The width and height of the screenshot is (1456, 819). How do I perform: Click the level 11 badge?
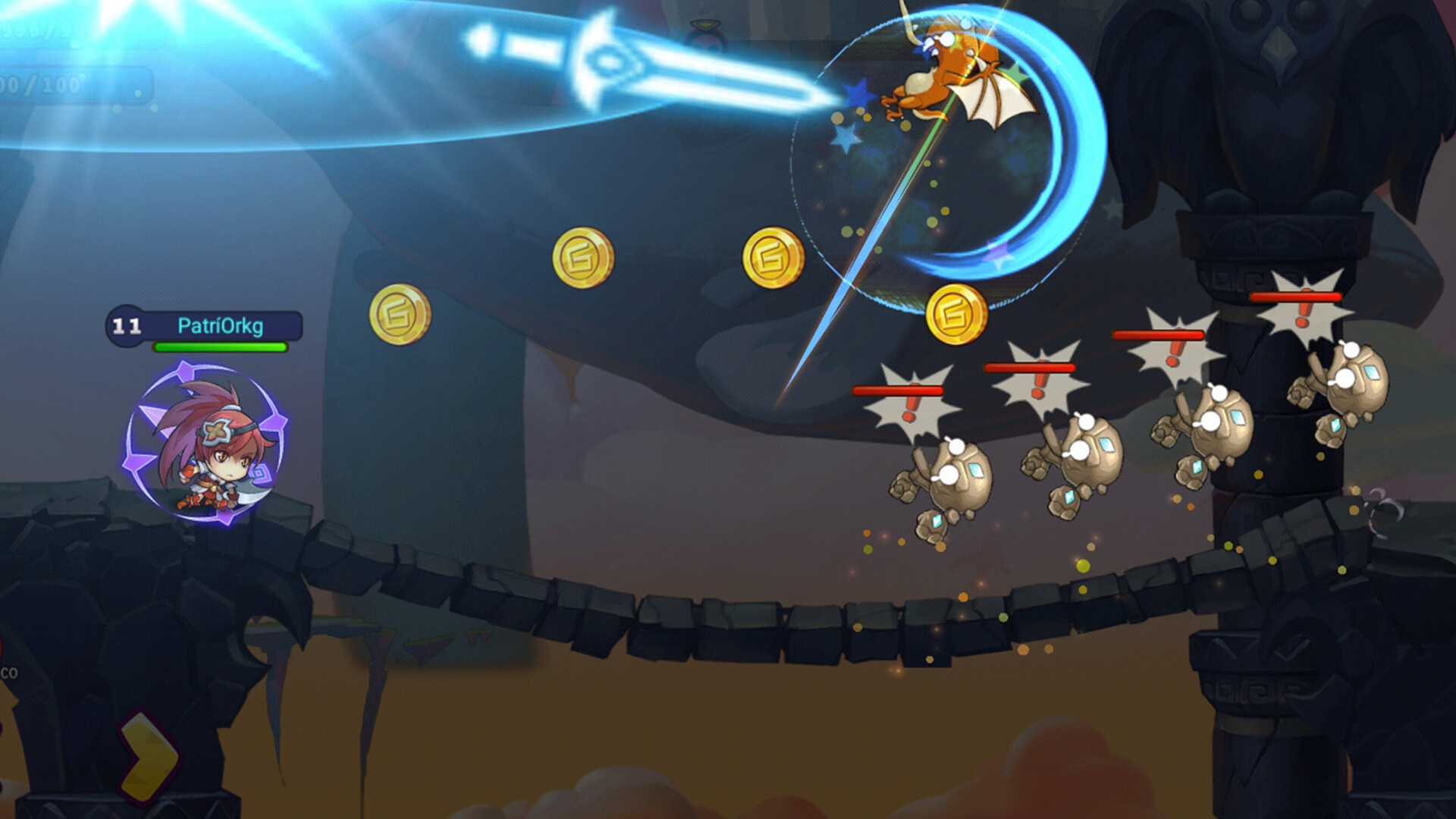point(125,328)
